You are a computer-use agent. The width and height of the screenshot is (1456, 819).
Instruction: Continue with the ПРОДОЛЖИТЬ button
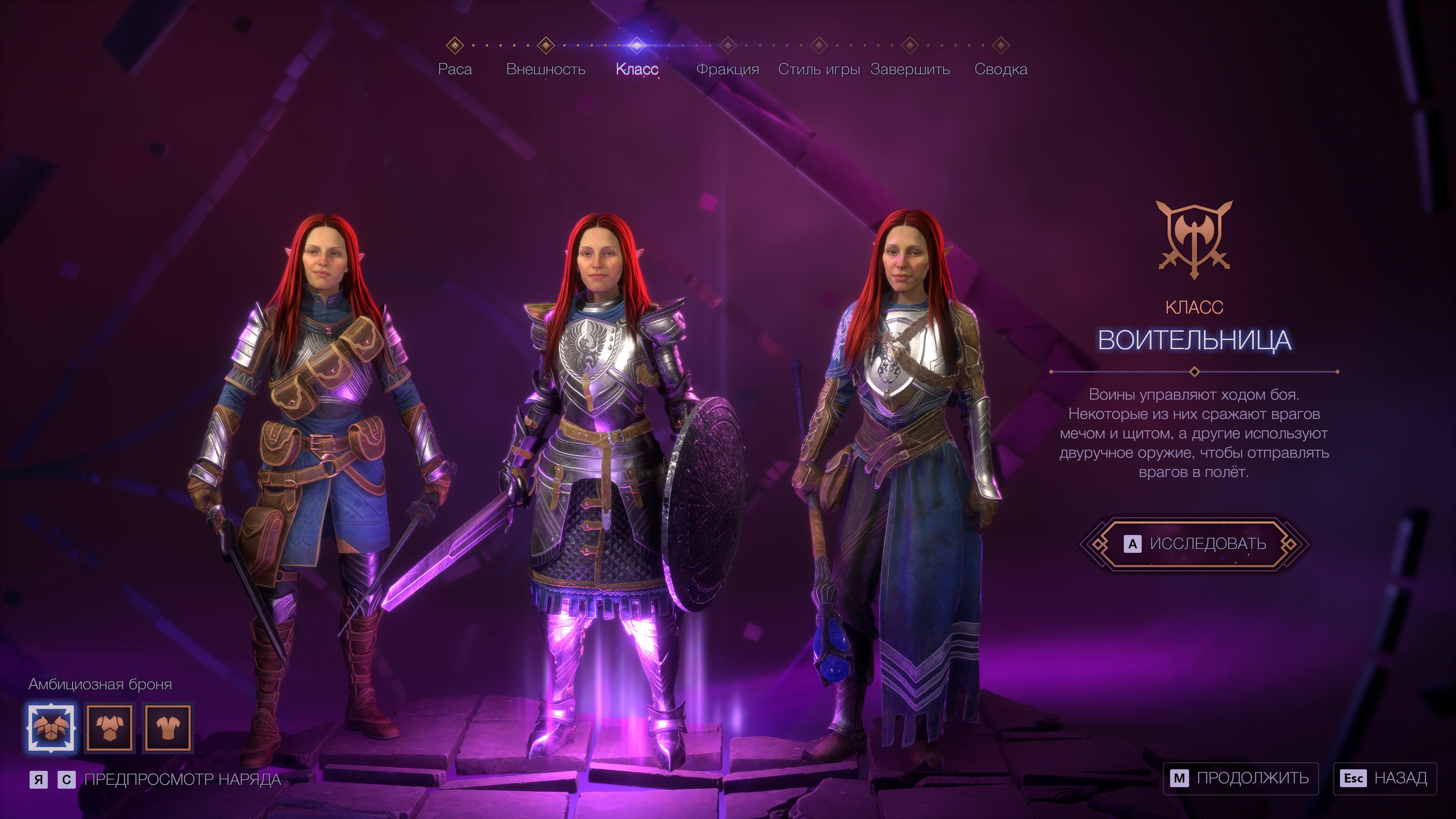click(1240, 778)
